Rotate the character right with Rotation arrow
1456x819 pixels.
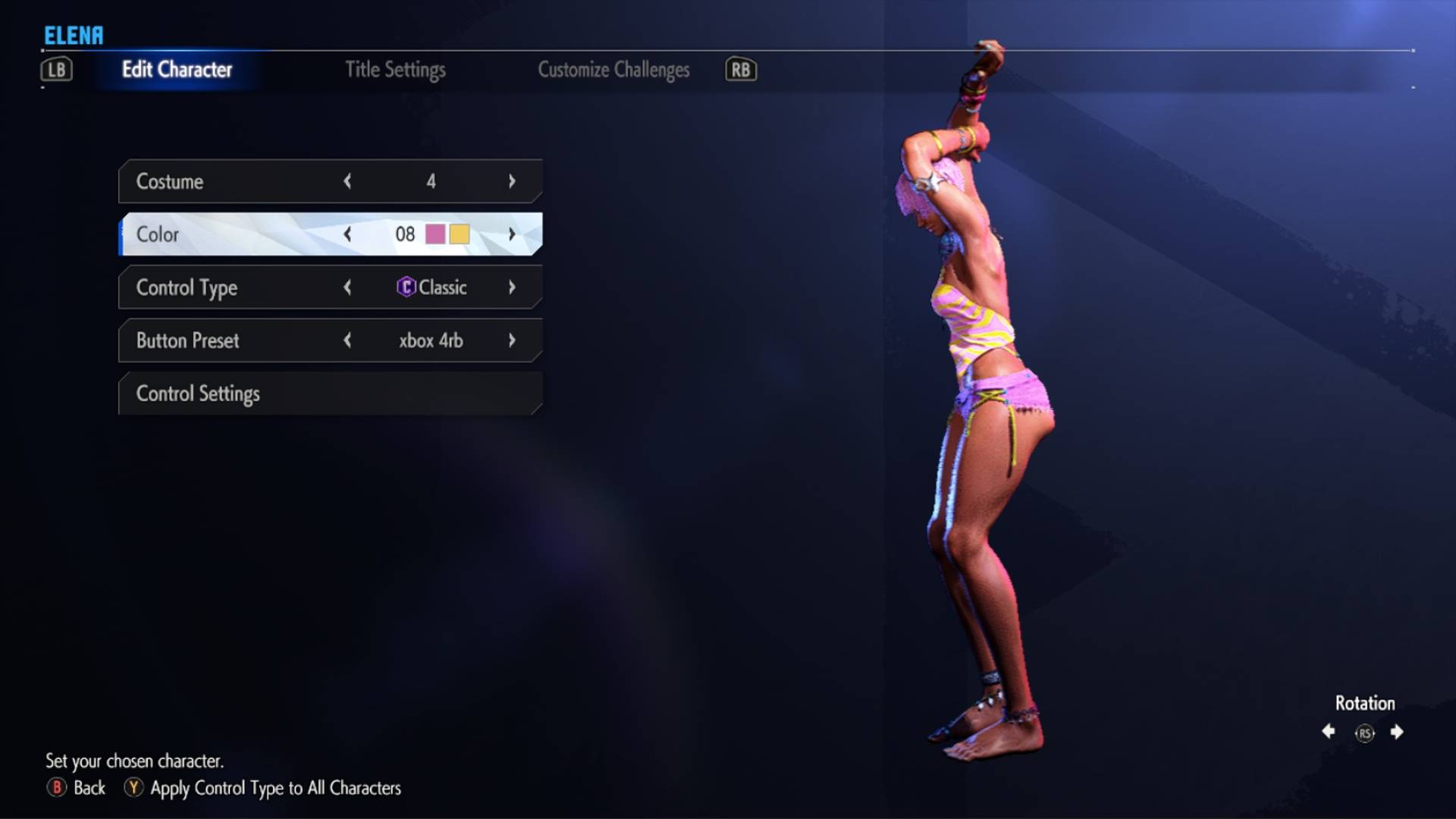[x=1397, y=732]
